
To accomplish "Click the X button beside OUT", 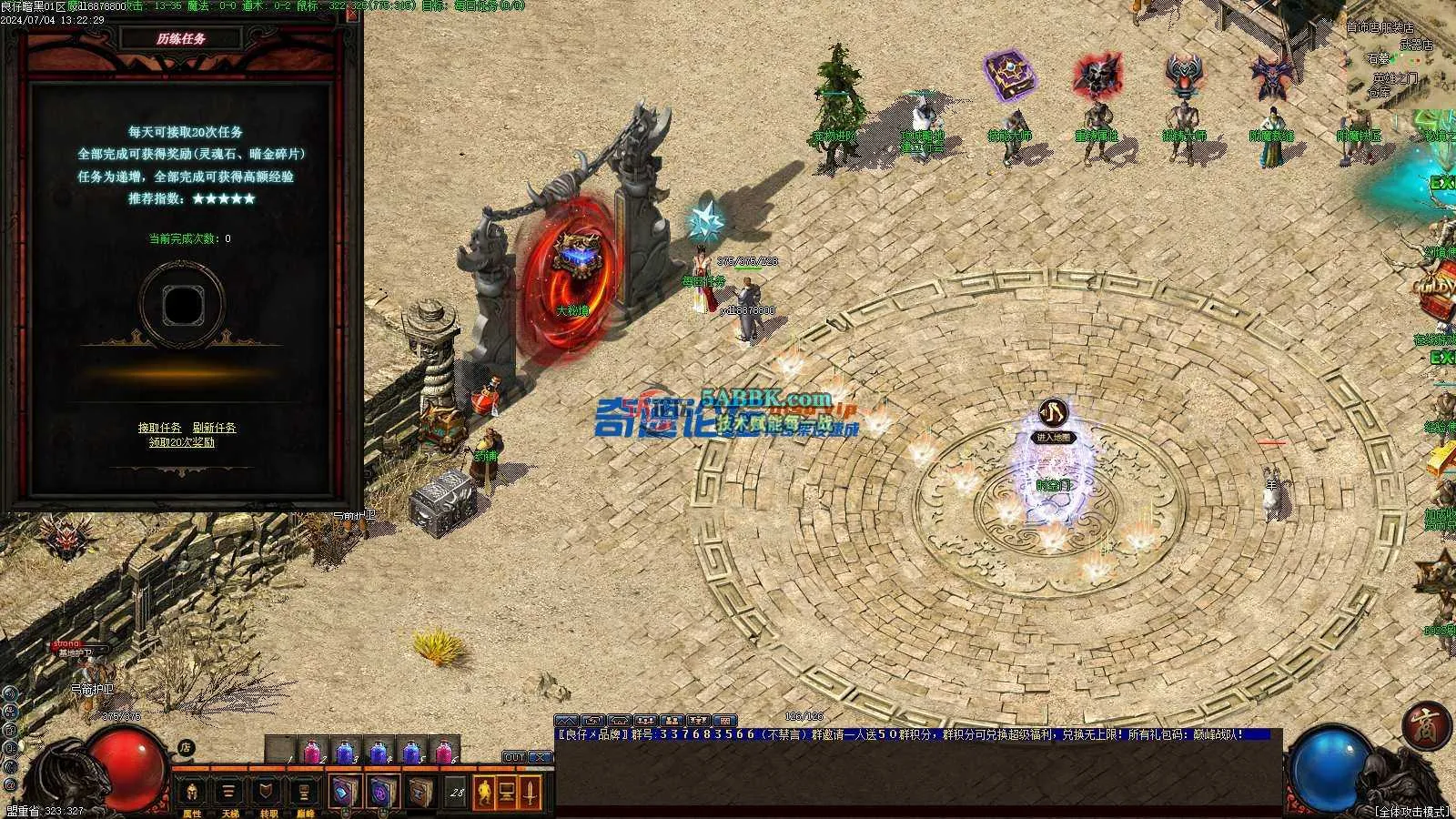I will point(540,757).
